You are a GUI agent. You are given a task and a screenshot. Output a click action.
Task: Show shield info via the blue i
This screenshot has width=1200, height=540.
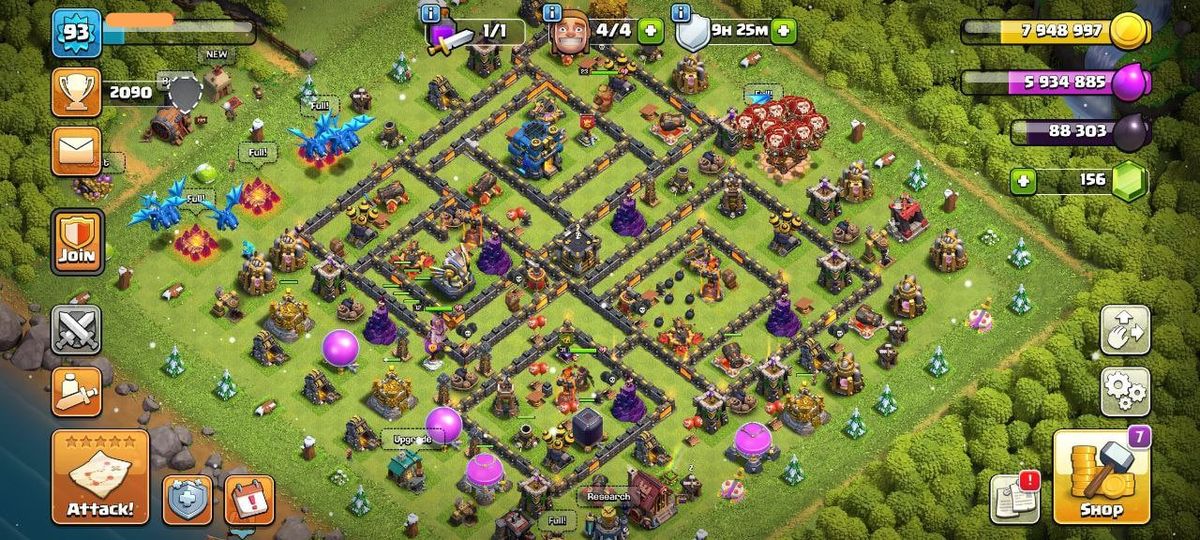pos(682,13)
